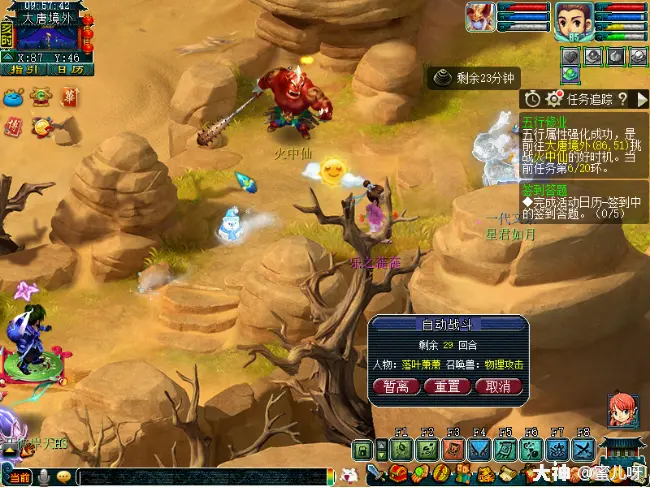Click the 暂离 button in auto-battle panel
Screen dimensions: 650x488
click(396, 386)
